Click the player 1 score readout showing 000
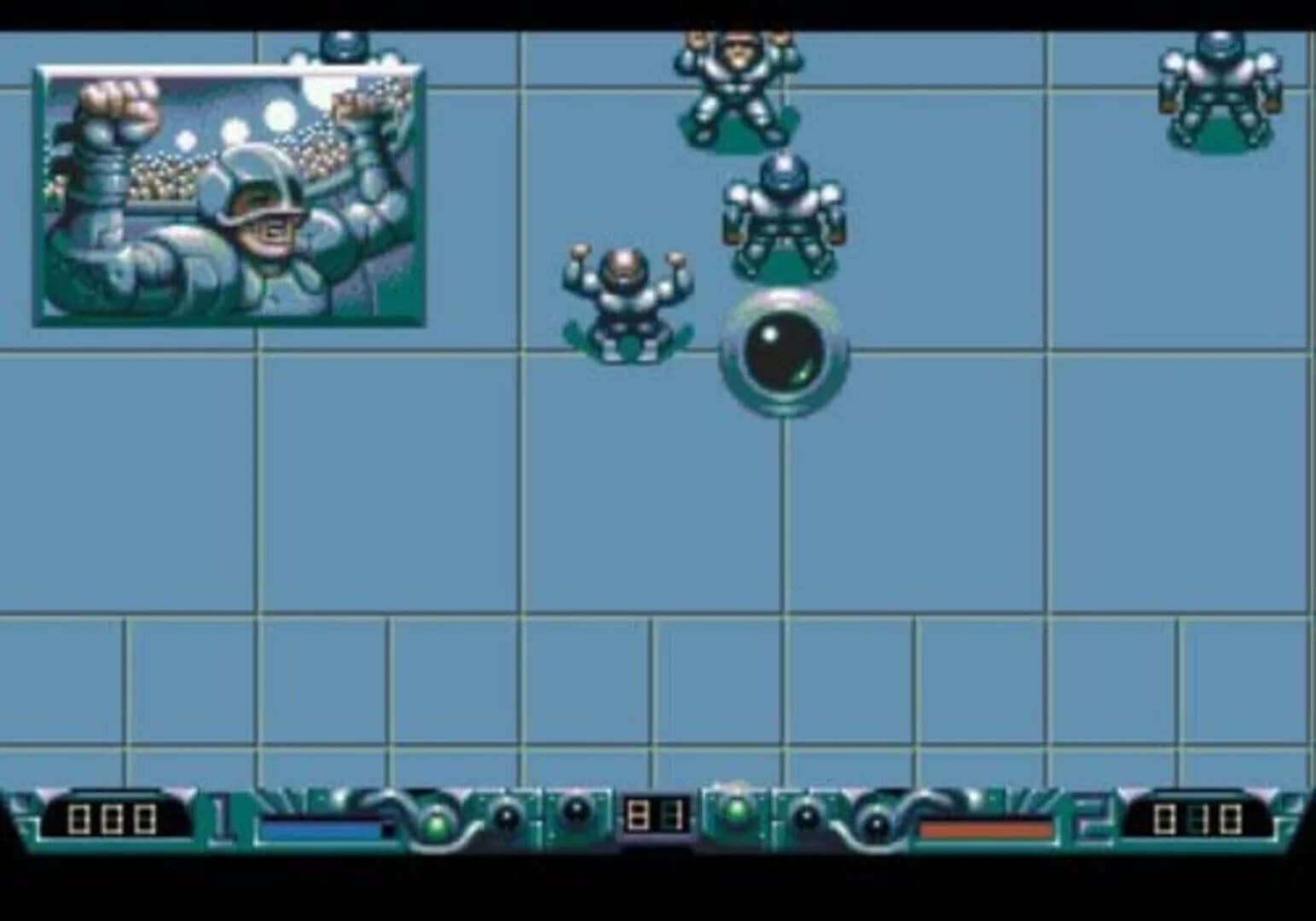The image size is (1316, 921). click(x=111, y=817)
